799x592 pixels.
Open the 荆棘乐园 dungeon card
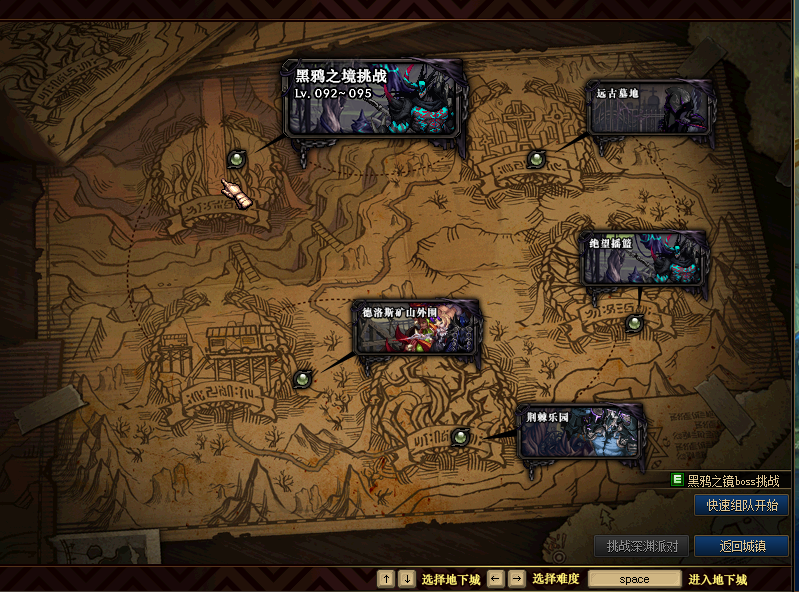point(580,431)
